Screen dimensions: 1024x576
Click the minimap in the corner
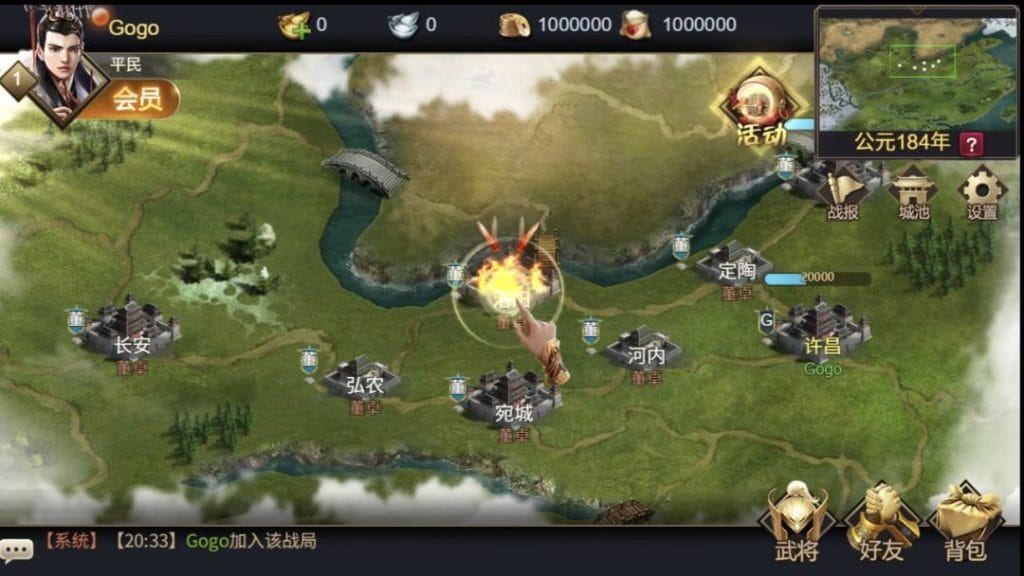pyautogui.click(x=915, y=70)
